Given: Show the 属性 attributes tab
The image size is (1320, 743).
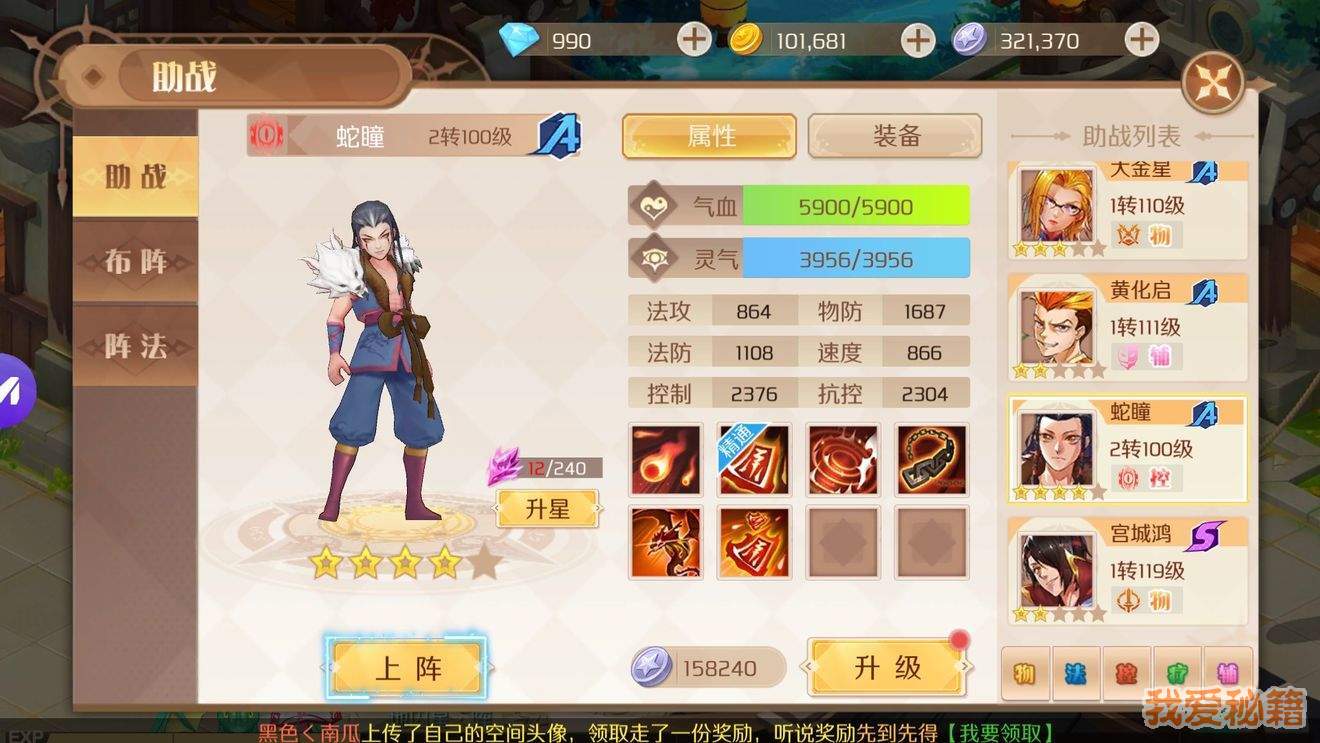Looking at the screenshot, I should 710,136.
